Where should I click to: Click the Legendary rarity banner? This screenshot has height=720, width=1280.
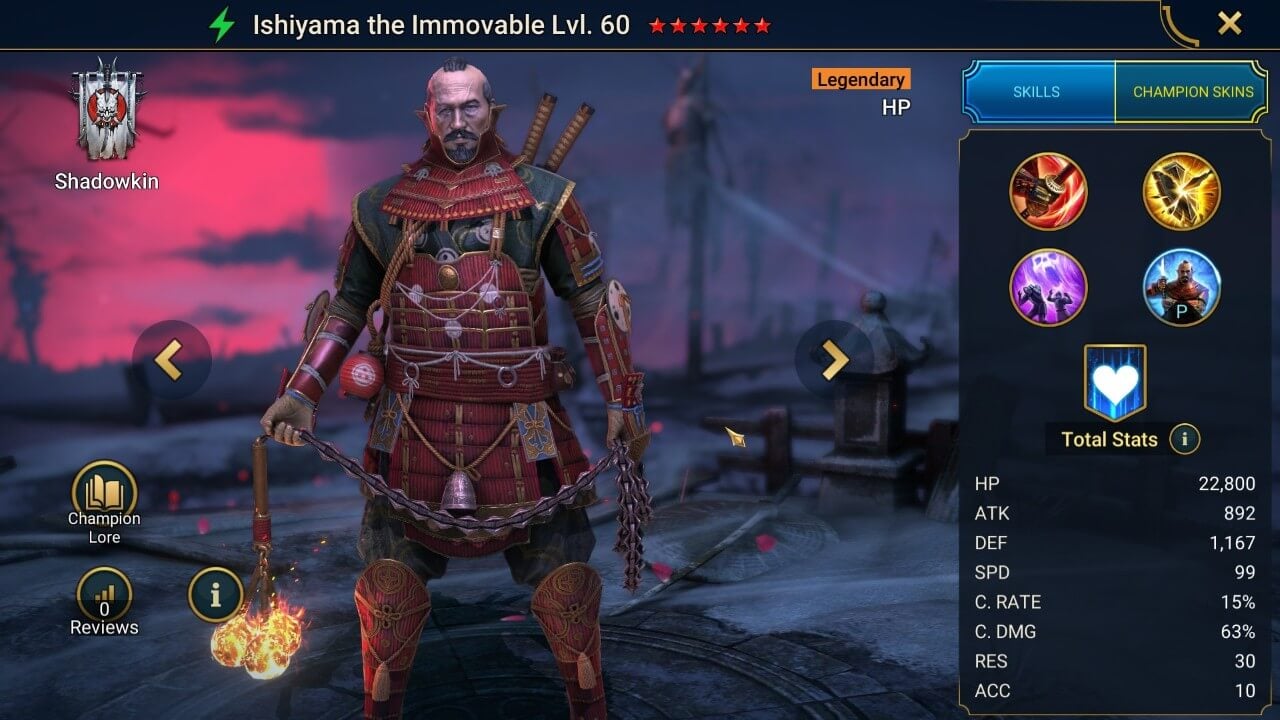pyautogui.click(x=860, y=79)
